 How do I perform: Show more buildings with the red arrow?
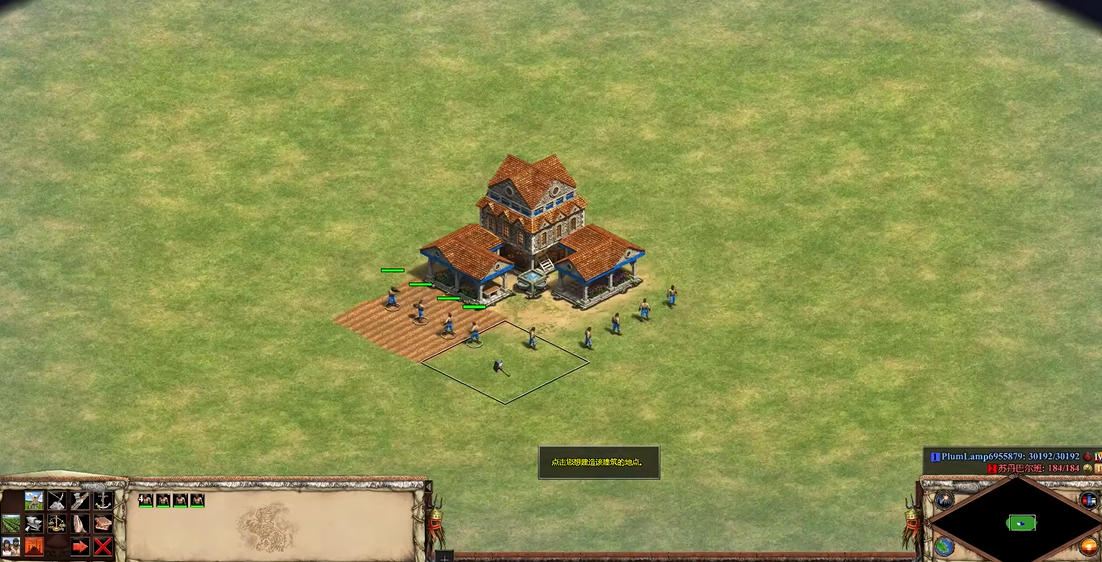80,546
